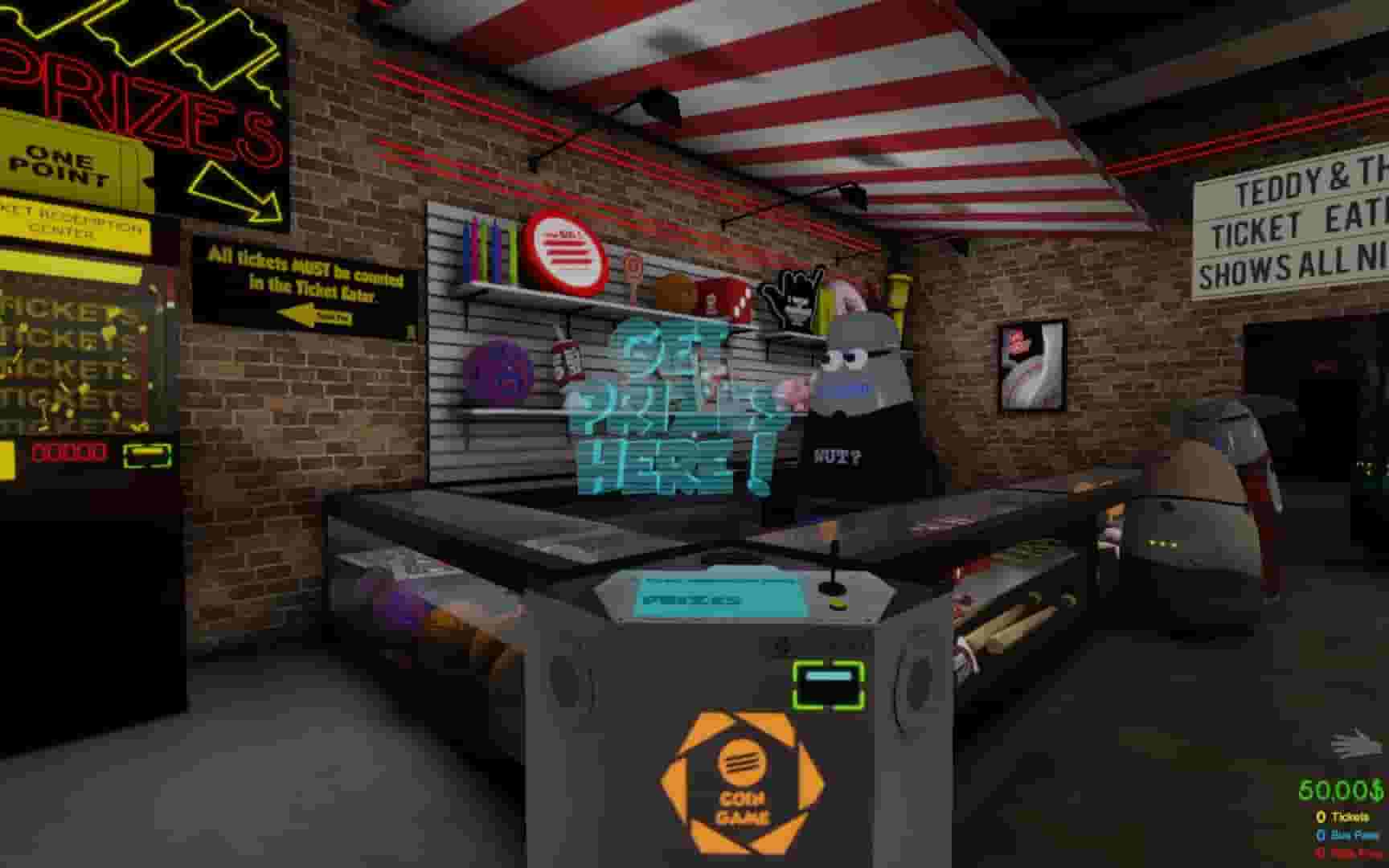Click the green ticket counter display showing zeros
The width and height of the screenshot is (1389, 868).
click(x=70, y=452)
